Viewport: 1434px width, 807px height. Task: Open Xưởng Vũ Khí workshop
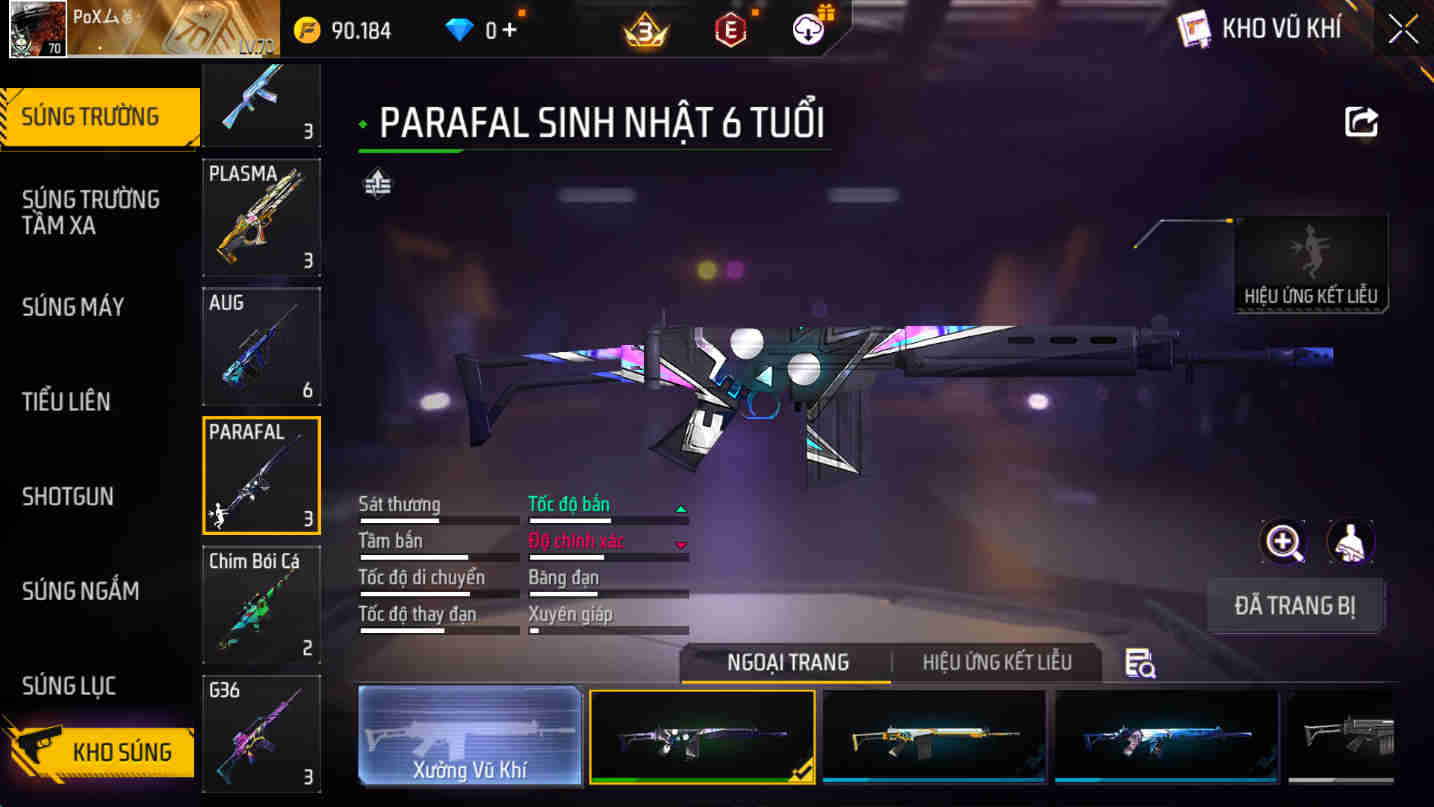tap(470, 735)
